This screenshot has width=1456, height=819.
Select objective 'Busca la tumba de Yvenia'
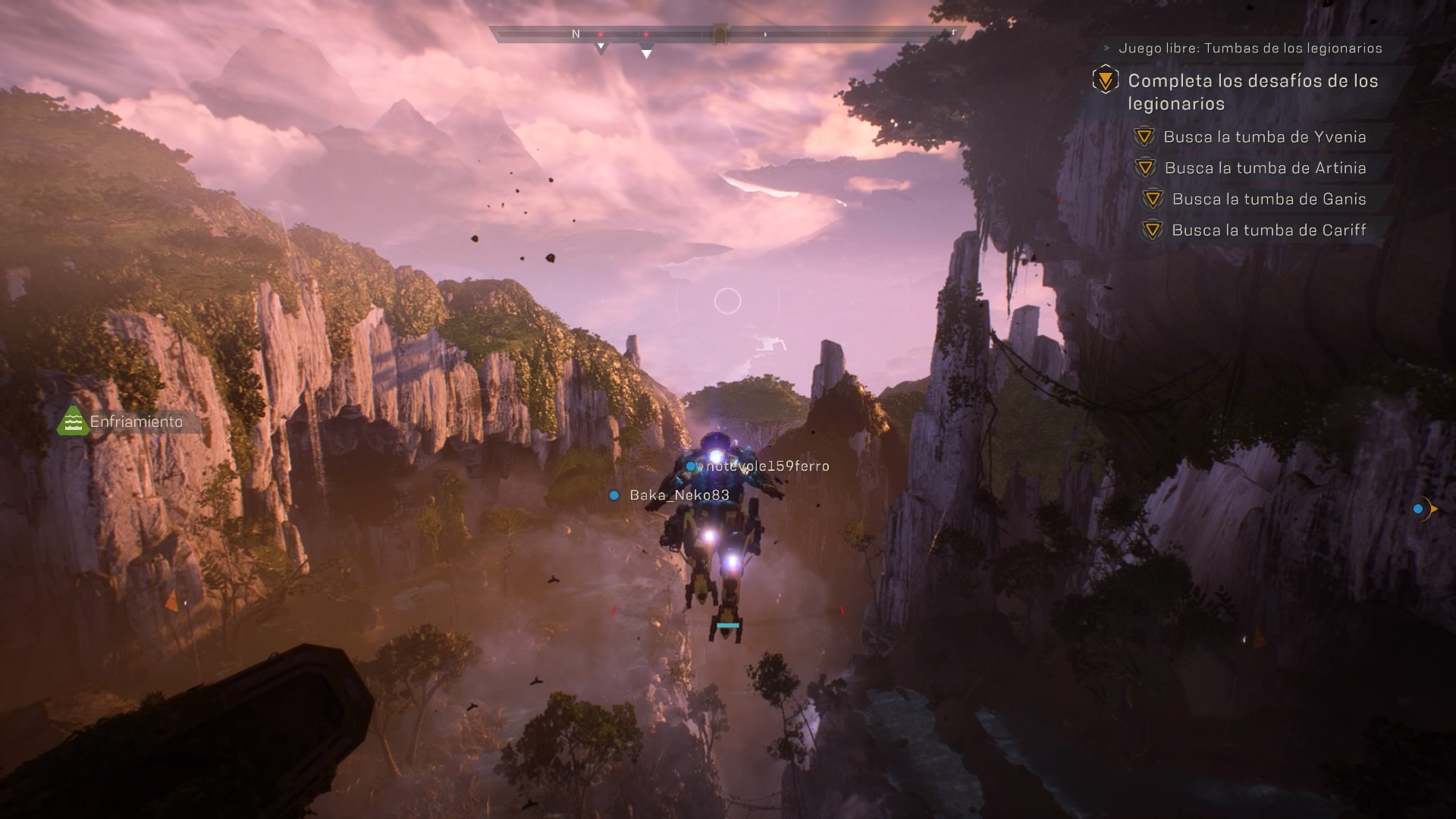1264,137
